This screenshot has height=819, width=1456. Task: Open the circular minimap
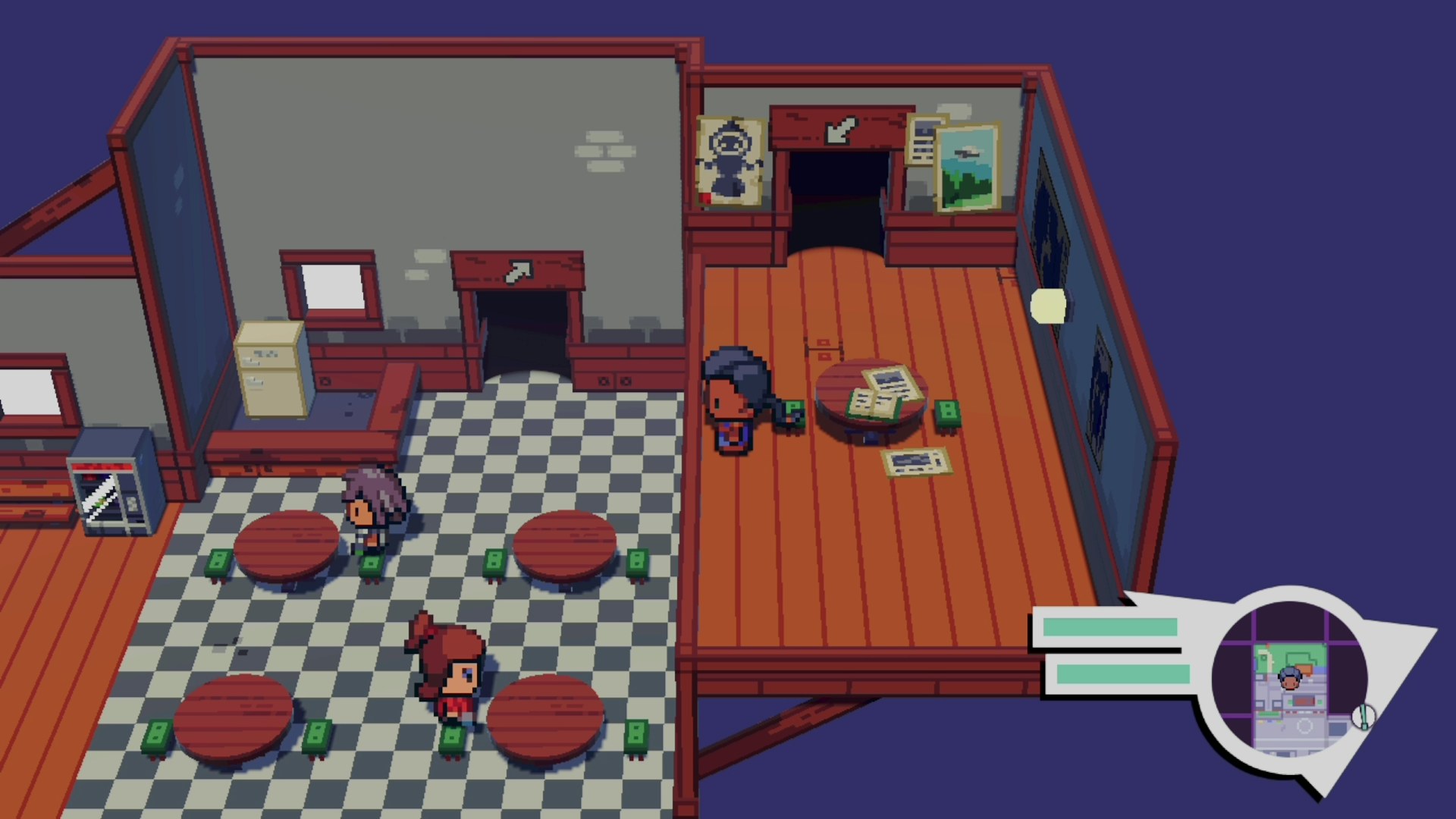1289,680
